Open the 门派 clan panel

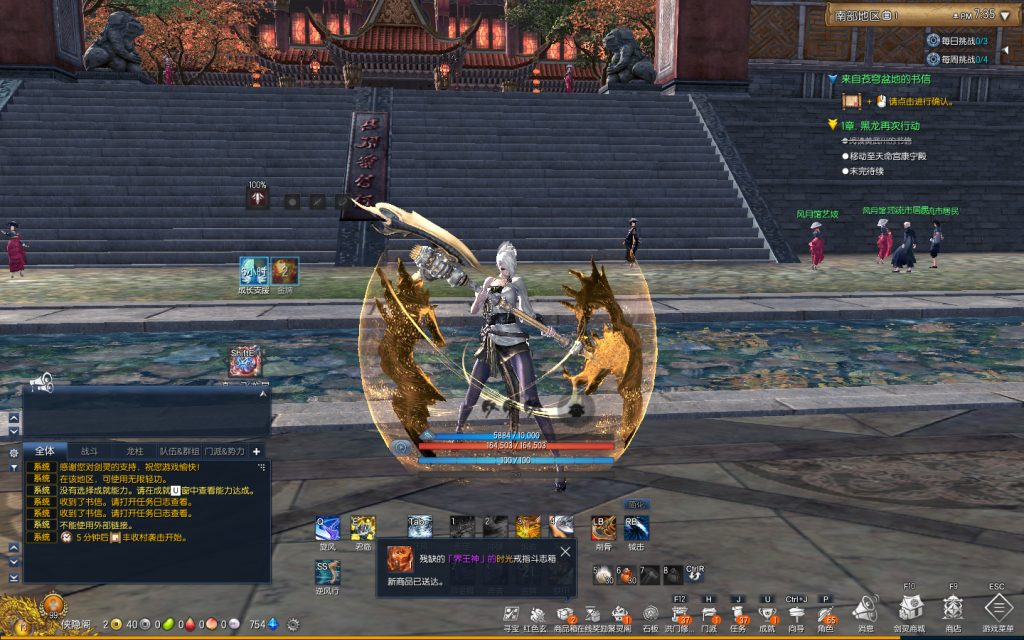(709, 613)
